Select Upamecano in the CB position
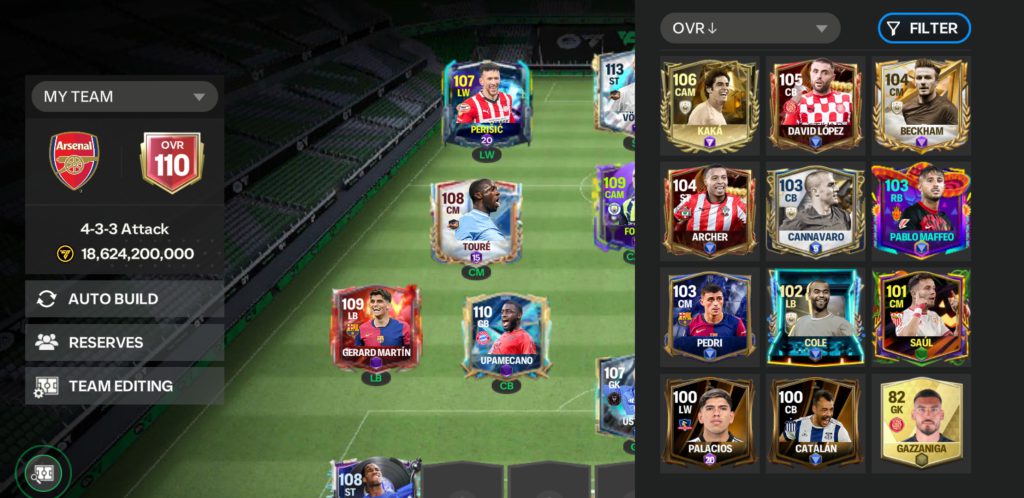 click(x=506, y=338)
